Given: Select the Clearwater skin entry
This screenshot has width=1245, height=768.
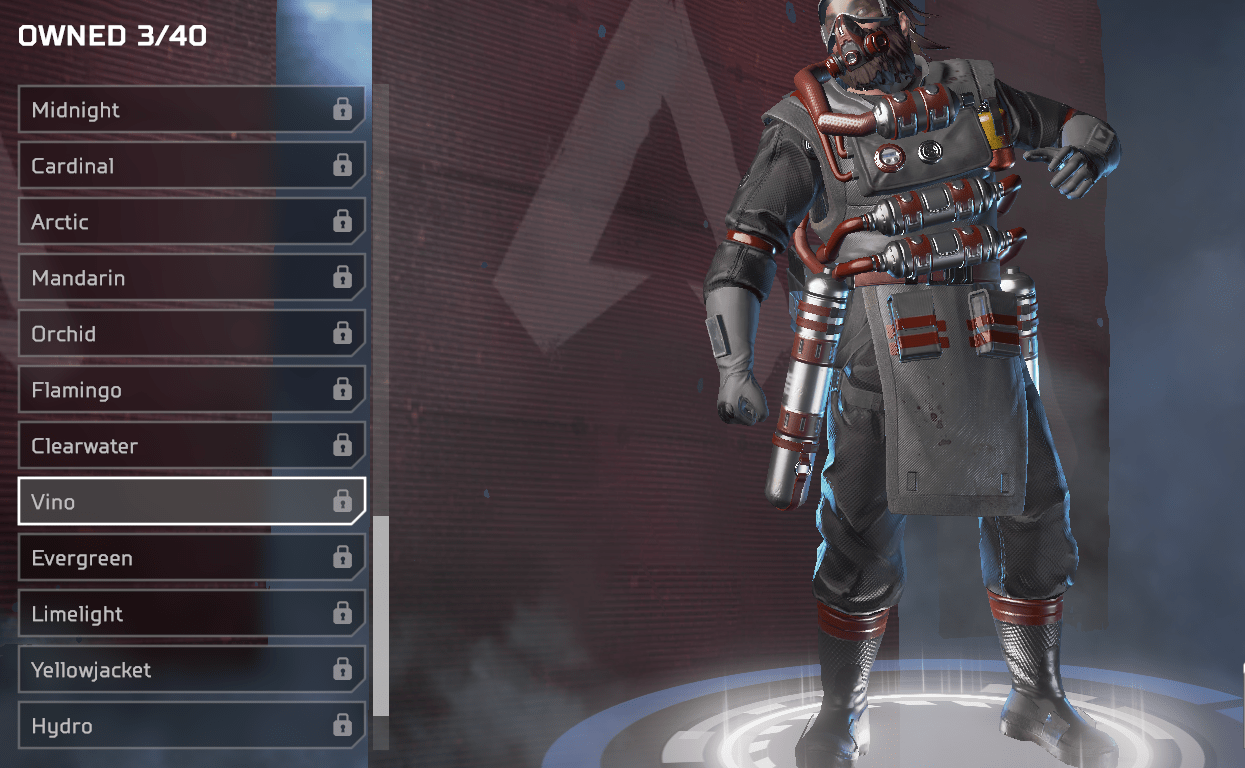Looking at the screenshot, I should coord(190,446).
